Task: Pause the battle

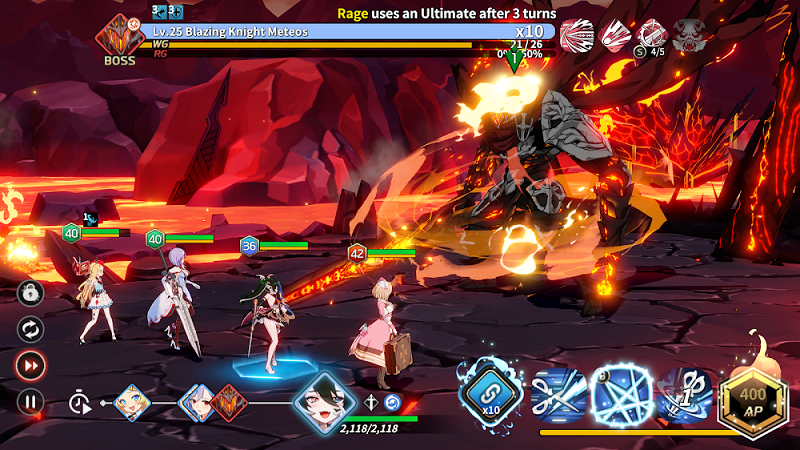Action: pyautogui.click(x=31, y=402)
